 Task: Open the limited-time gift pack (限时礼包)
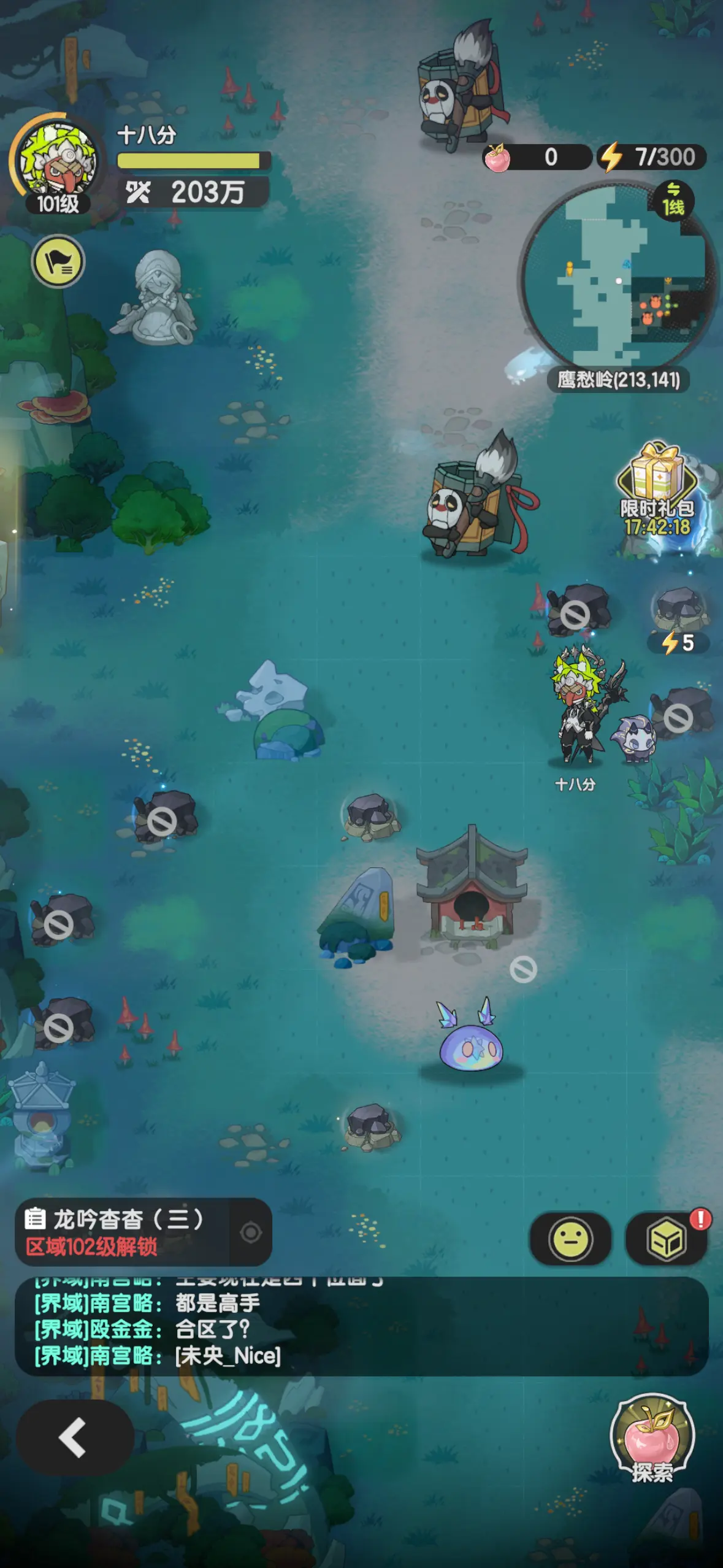657,491
